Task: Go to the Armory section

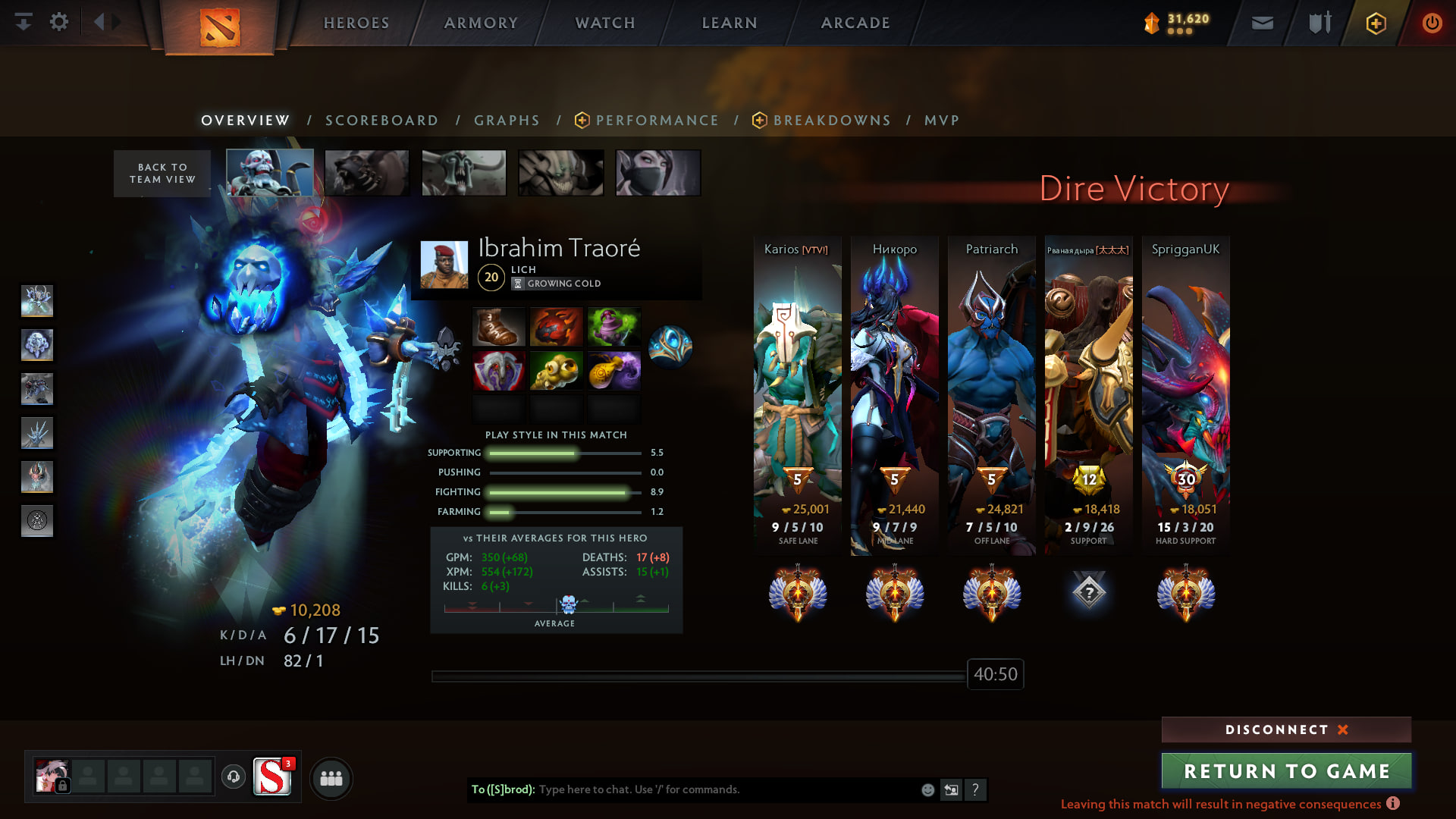Action: [x=481, y=23]
